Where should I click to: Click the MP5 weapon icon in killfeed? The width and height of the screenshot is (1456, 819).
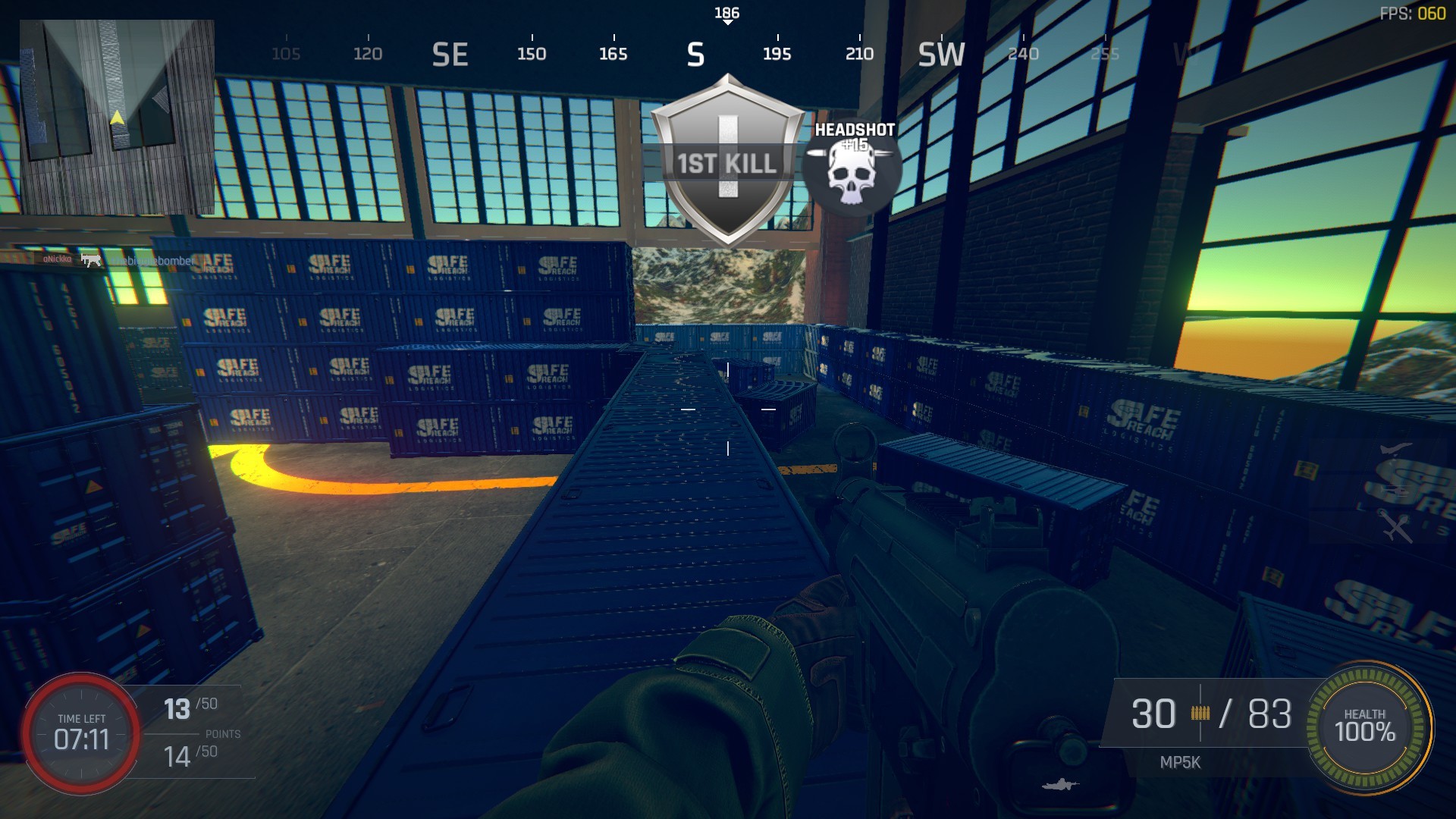[91, 259]
